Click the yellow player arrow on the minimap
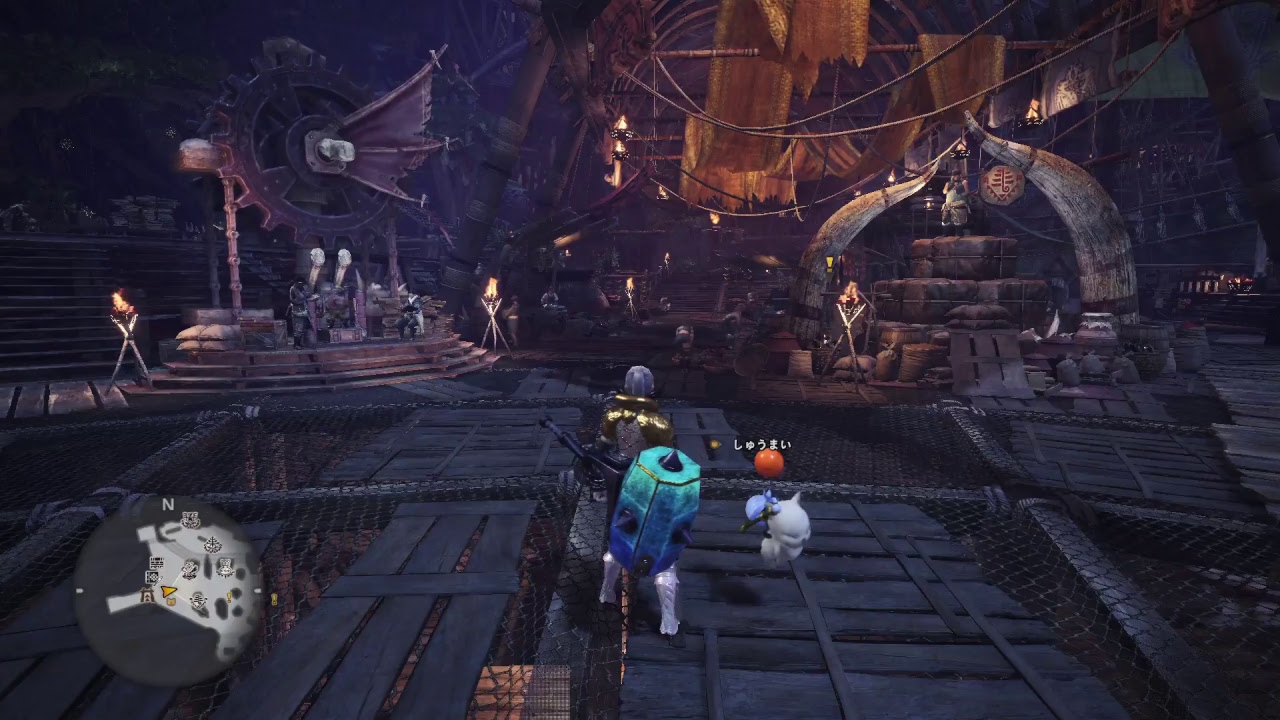The height and width of the screenshot is (720, 1280). pos(166,593)
